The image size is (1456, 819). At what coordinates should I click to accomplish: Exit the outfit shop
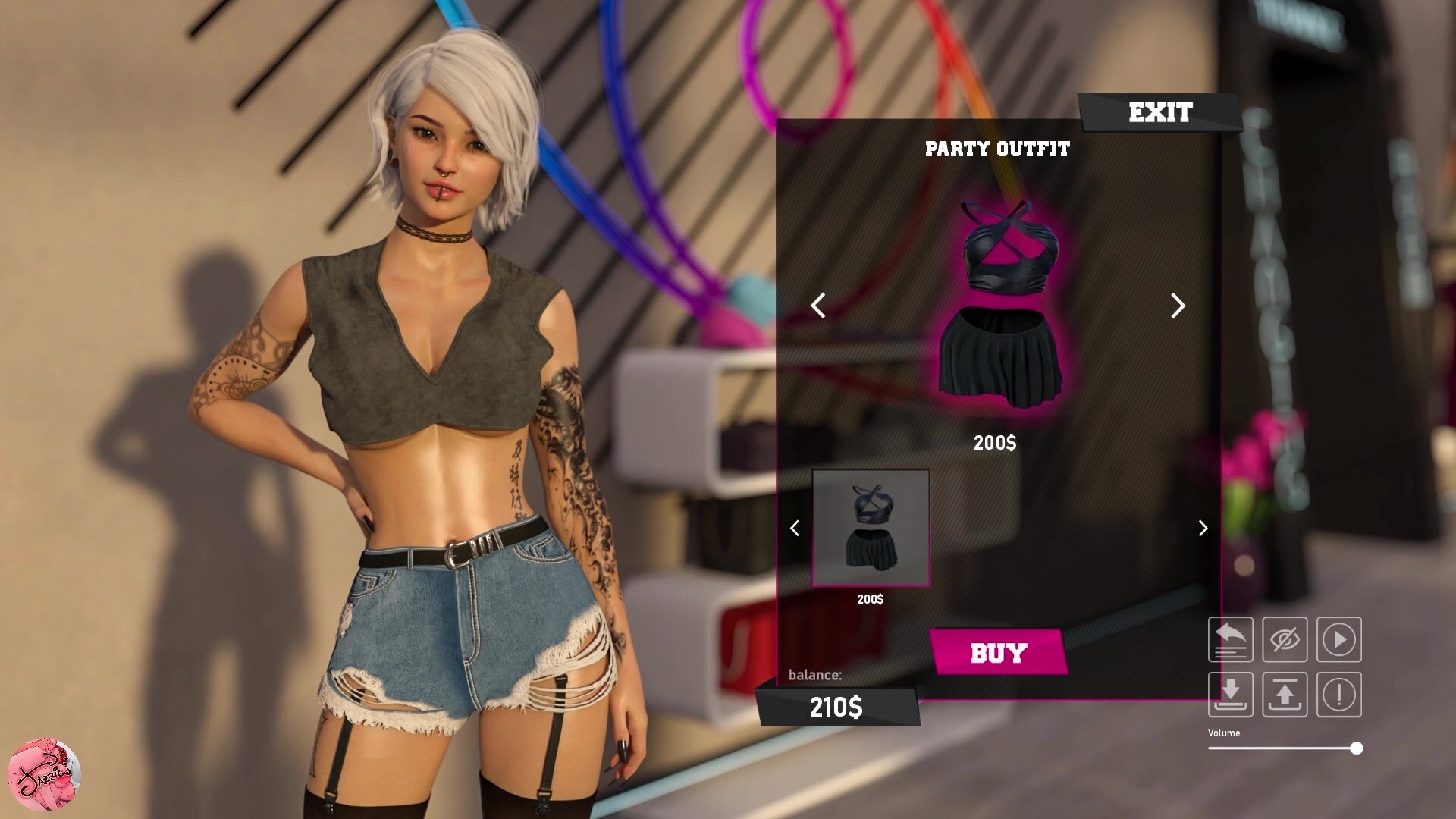click(x=1159, y=113)
